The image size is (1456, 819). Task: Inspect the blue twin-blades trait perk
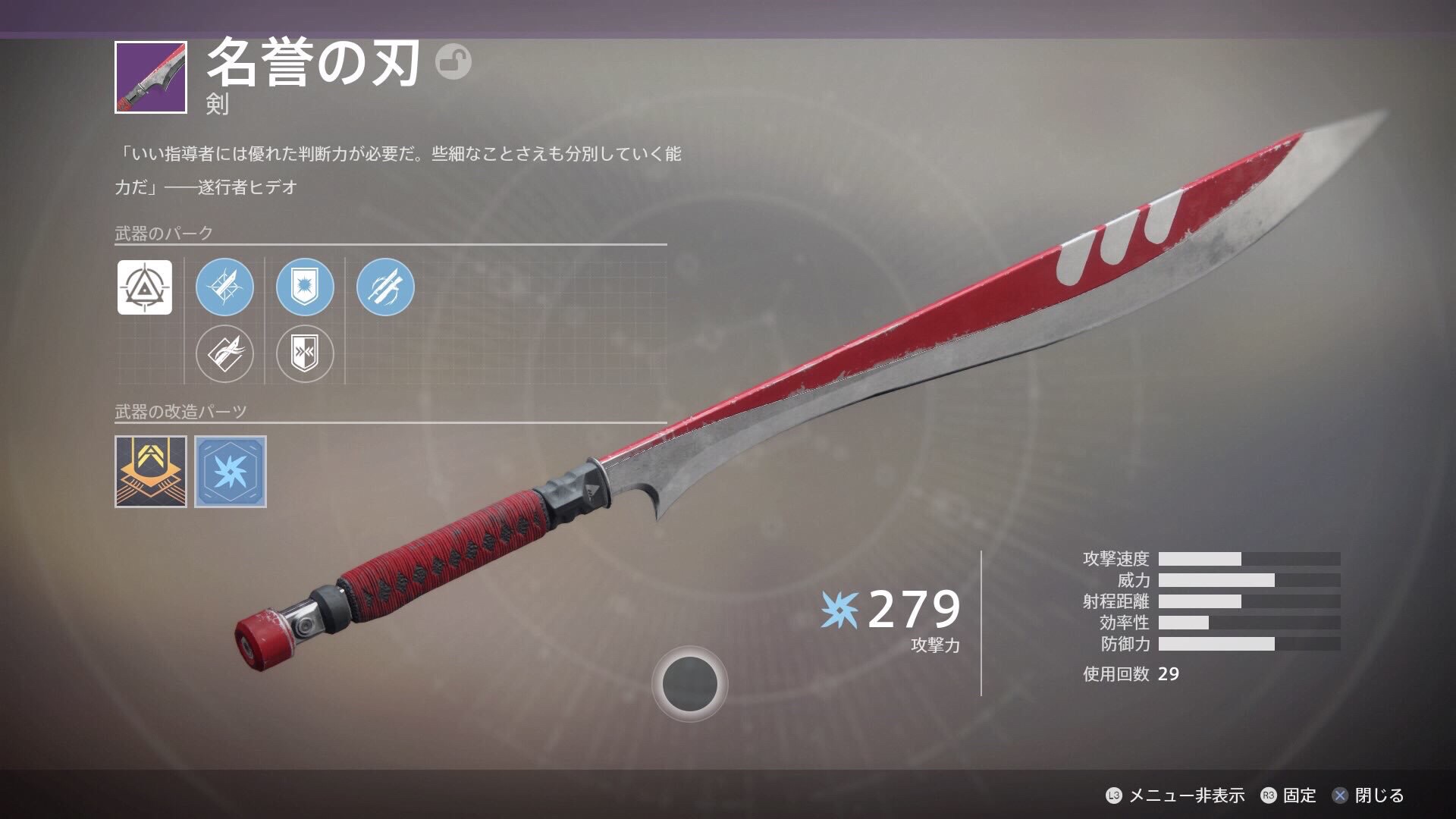point(385,287)
